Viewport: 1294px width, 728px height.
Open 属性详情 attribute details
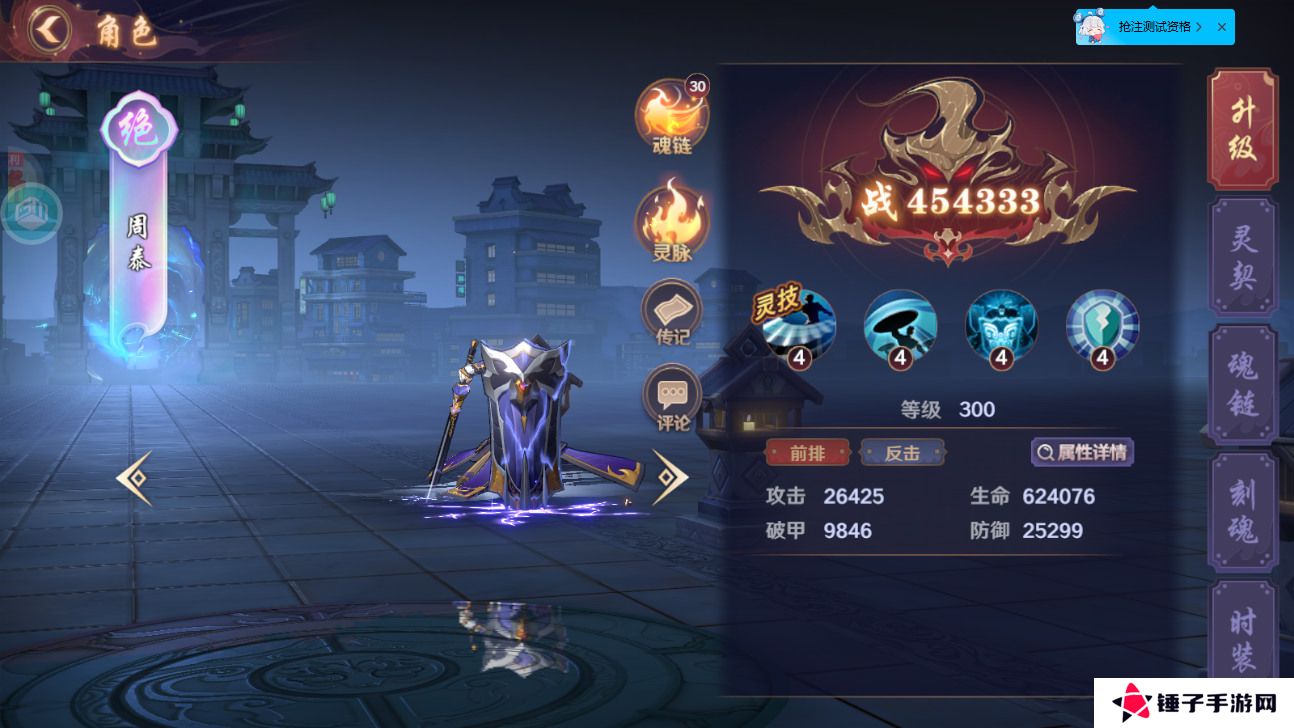1083,452
